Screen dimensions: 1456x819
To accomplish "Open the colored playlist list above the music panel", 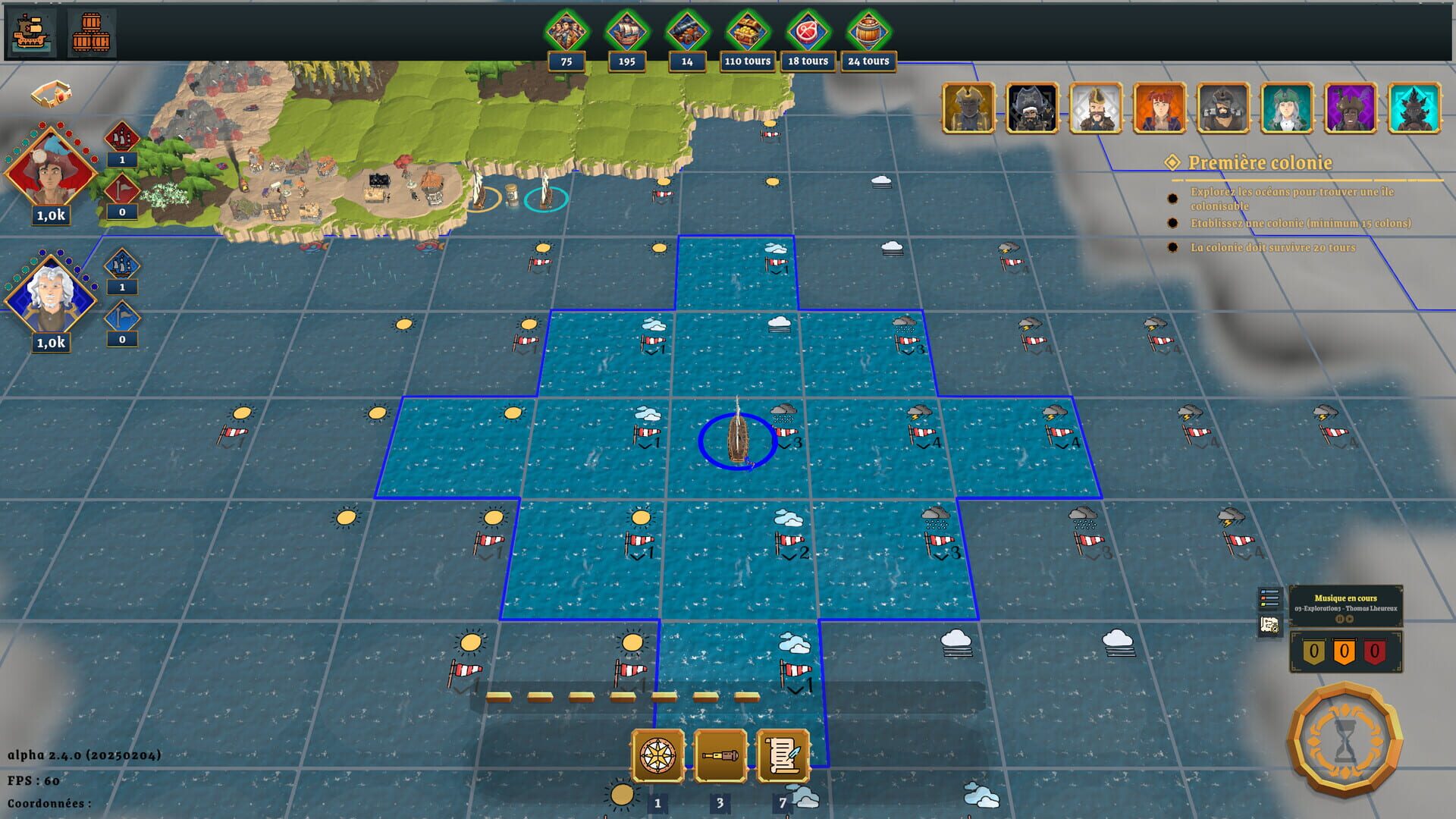I will click(1269, 598).
